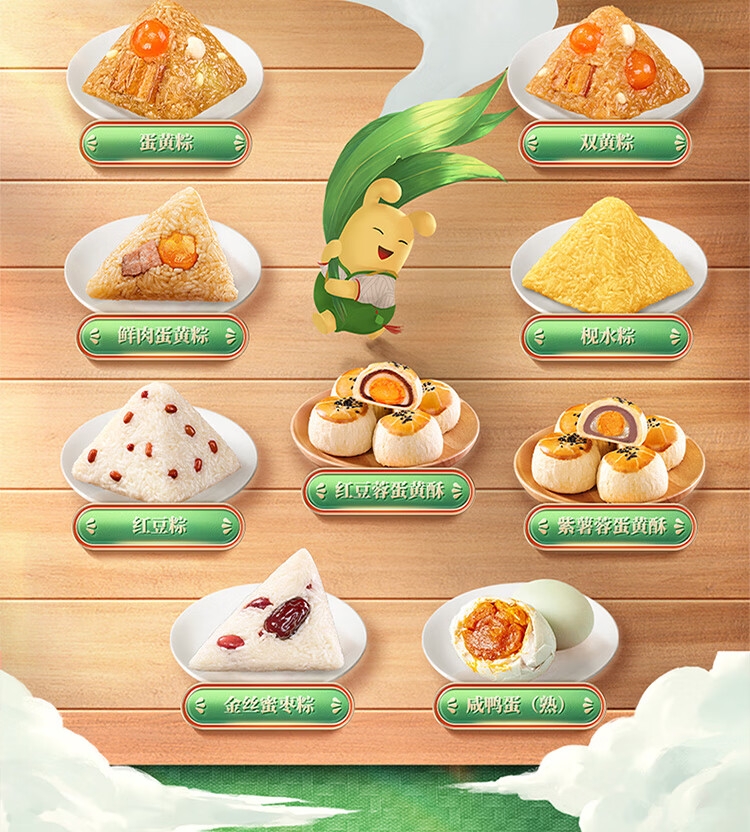Viewport: 750px width, 832px height.
Task: Open the 红豆蓉蛋黄酥 label
Action: [387, 490]
